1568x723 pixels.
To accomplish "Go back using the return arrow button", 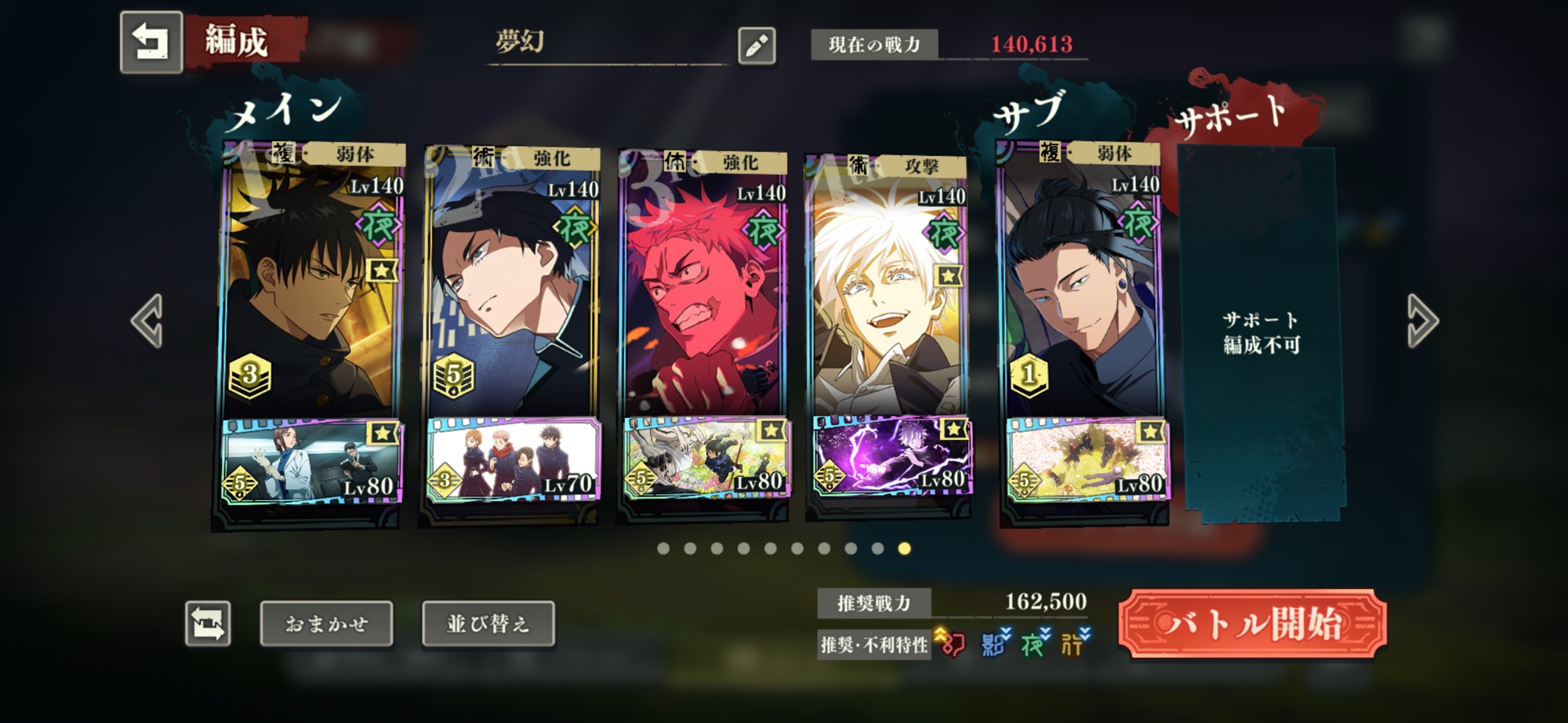I will (151, 42).
